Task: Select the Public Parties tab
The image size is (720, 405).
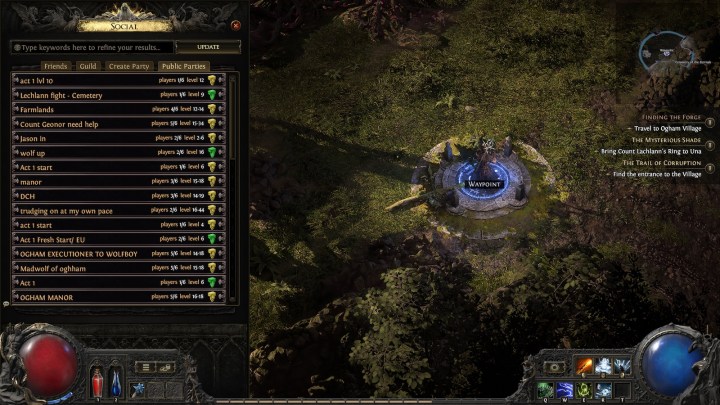Action: point(183,66)
